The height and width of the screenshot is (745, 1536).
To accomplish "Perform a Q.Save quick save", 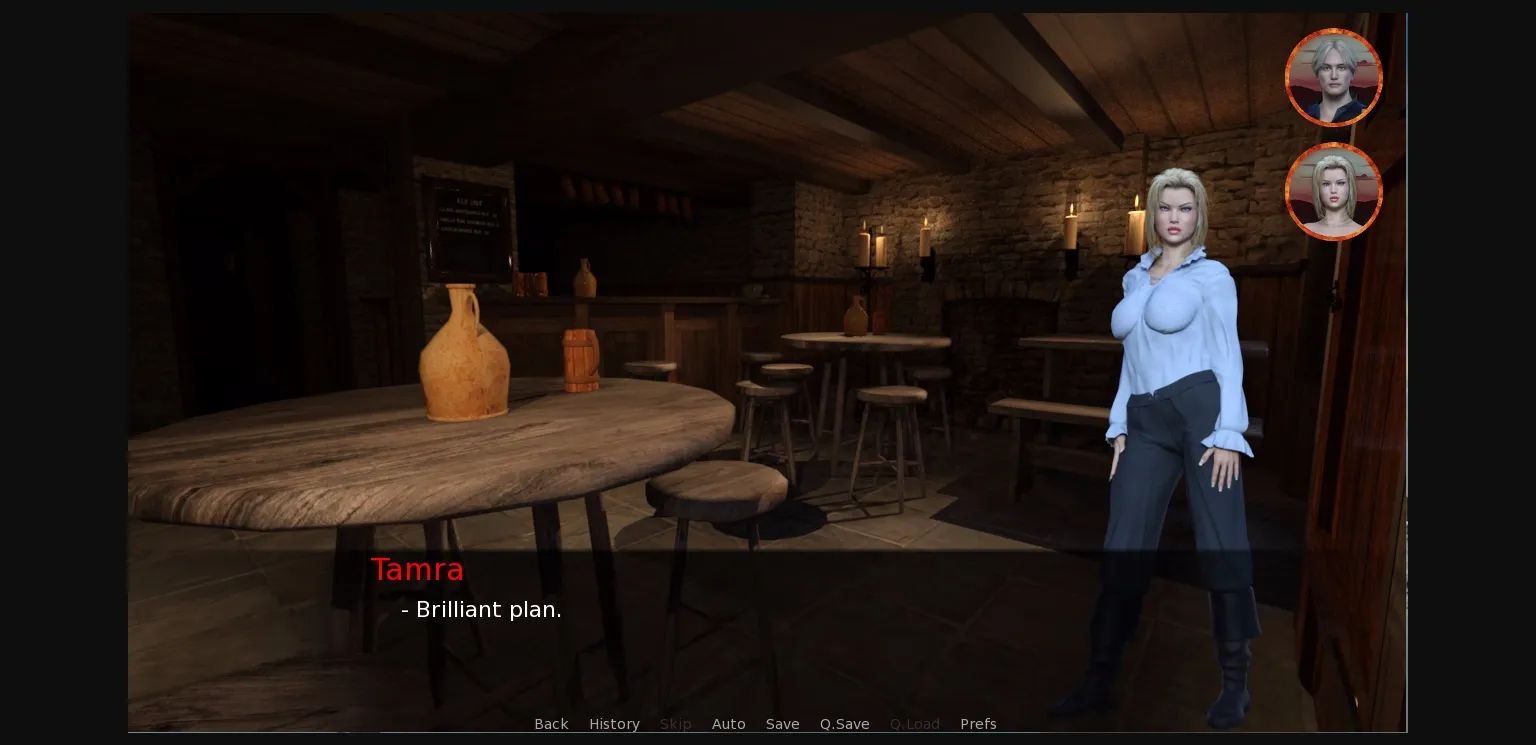I will coord(844,724).
